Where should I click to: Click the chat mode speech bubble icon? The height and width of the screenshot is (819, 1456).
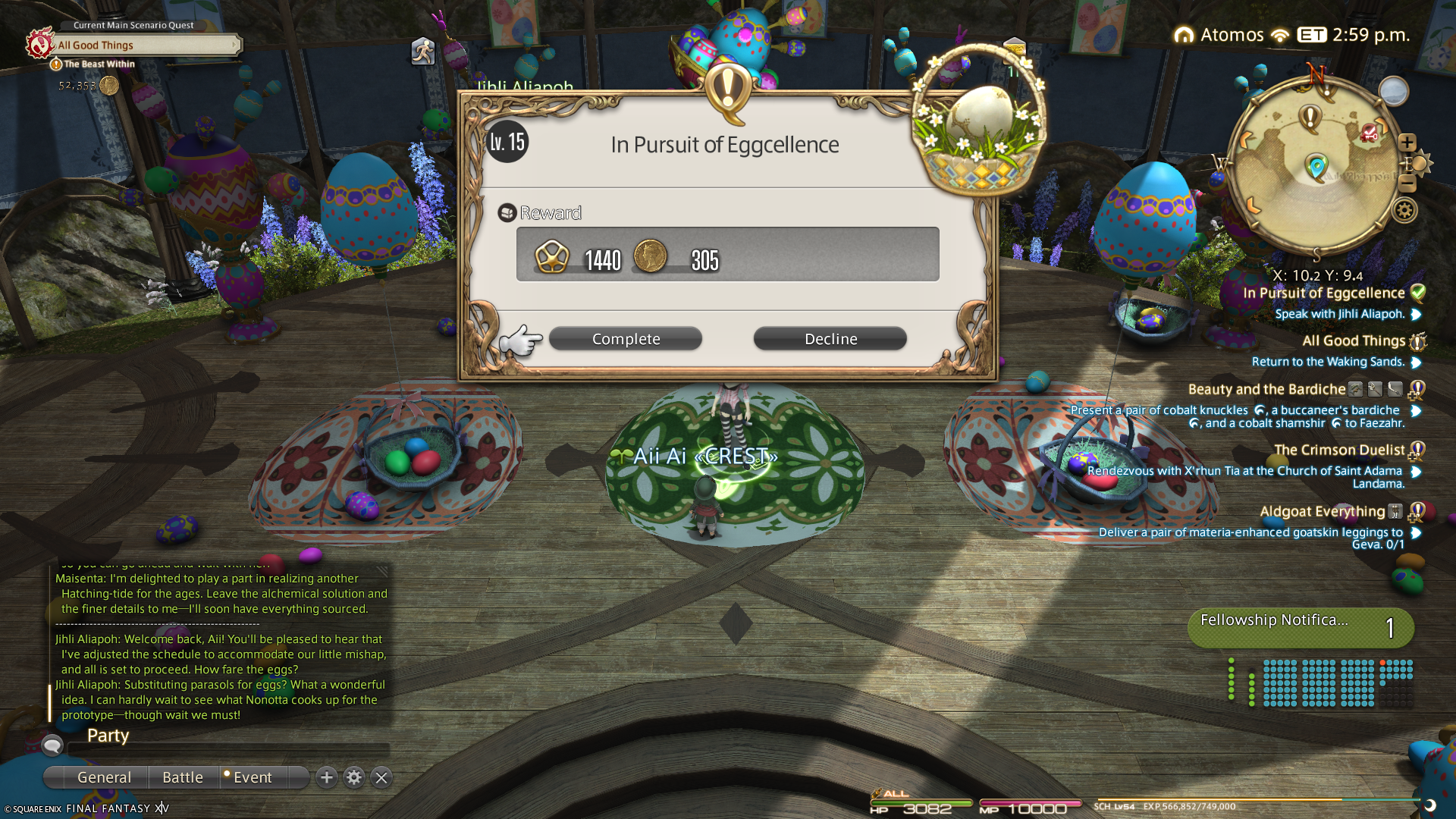pyautogui.click(x=52, y=745)
